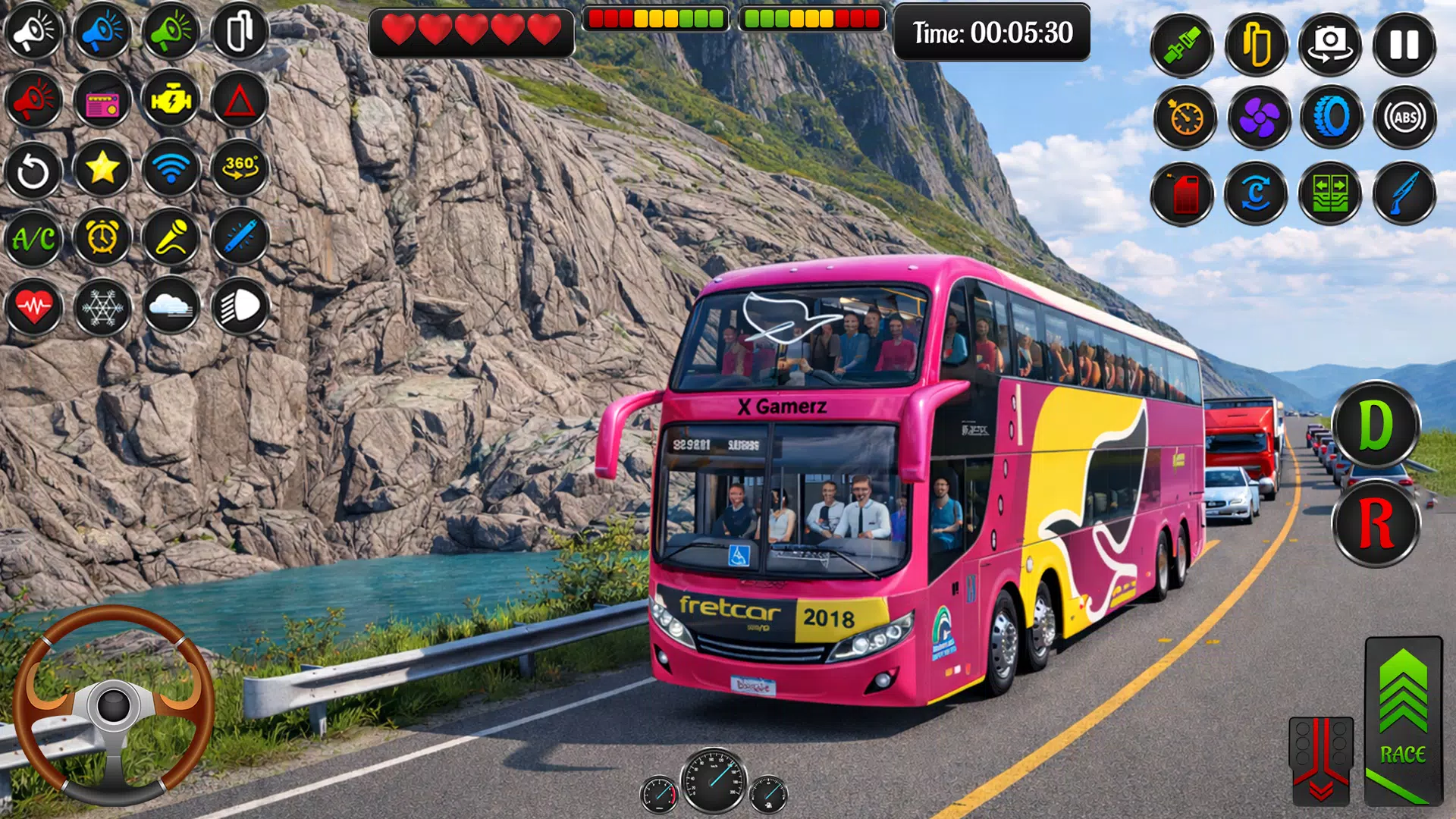
Task: Toggle the headlight beam icon
Action: click(240, 306)
